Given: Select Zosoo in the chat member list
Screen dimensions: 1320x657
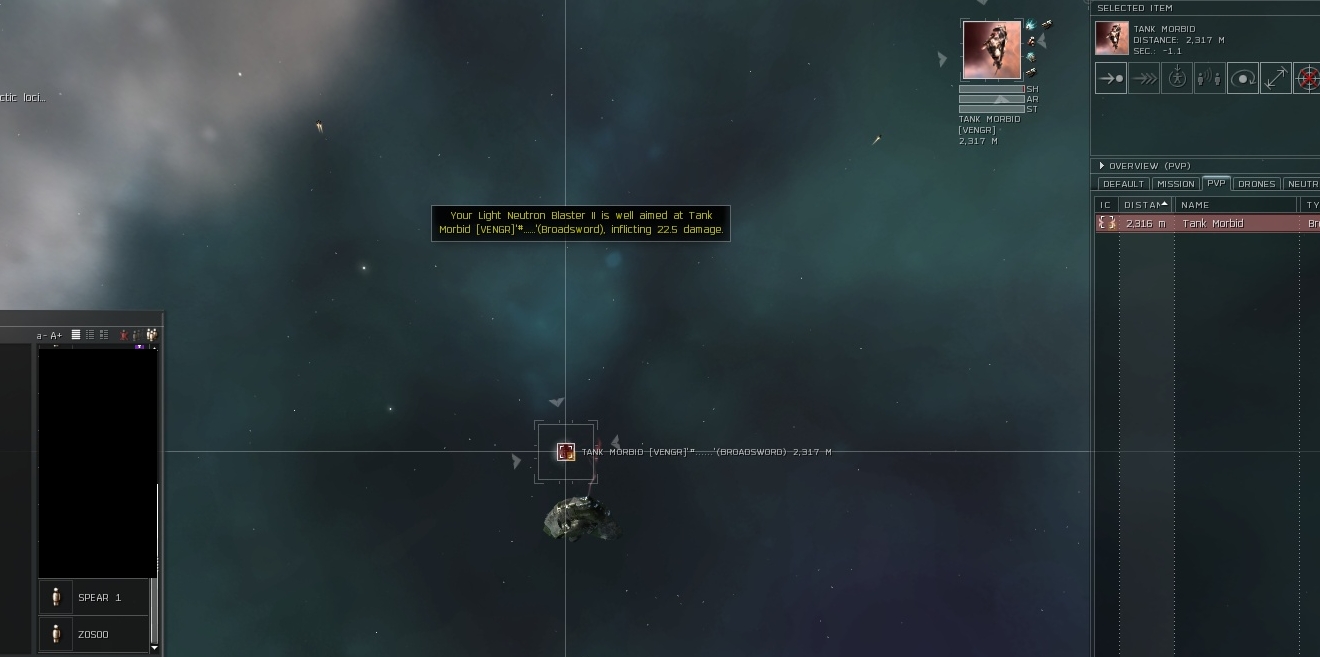Looking at the screenshot, I should (x=93, y=634).
